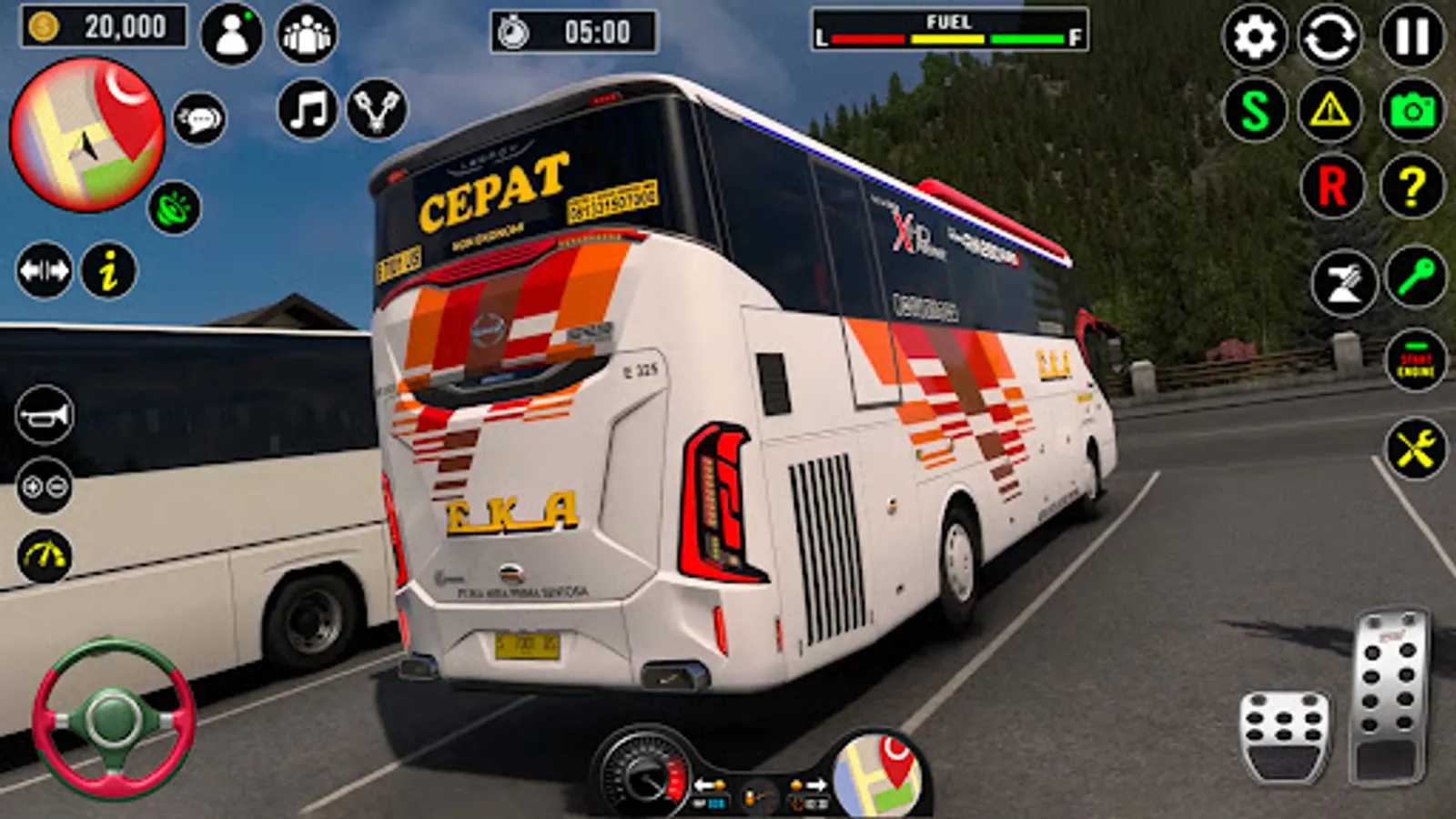This screenshot has width=1456, height=819.
Task: Open the chat bubble
Action: [x=199, y=119]
